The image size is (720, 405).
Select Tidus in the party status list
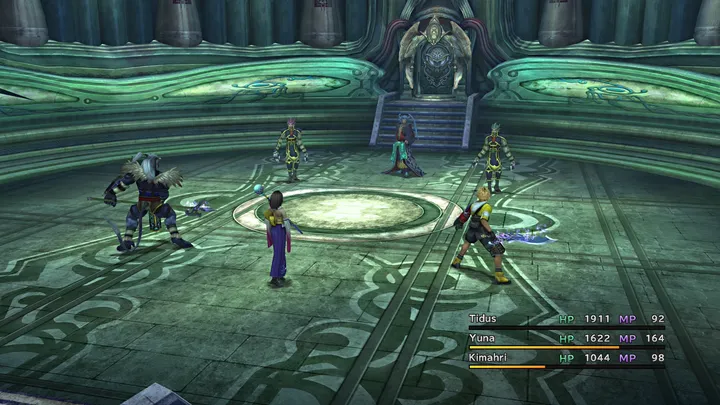pyautogui.click(x=483, y=318)
